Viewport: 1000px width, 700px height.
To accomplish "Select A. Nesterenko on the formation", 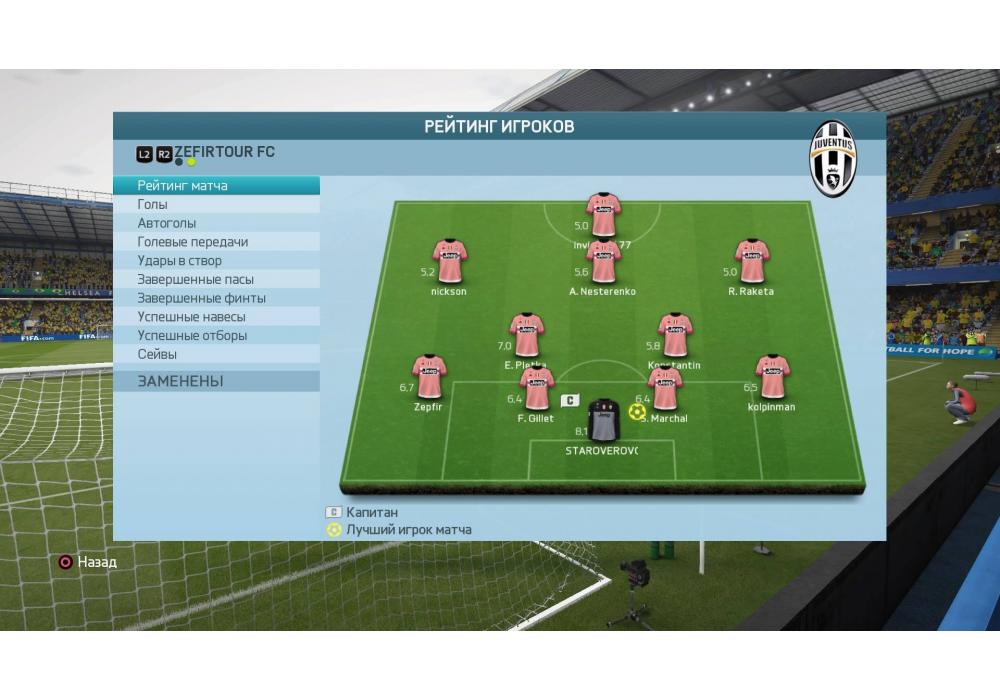I will point(603,261).
